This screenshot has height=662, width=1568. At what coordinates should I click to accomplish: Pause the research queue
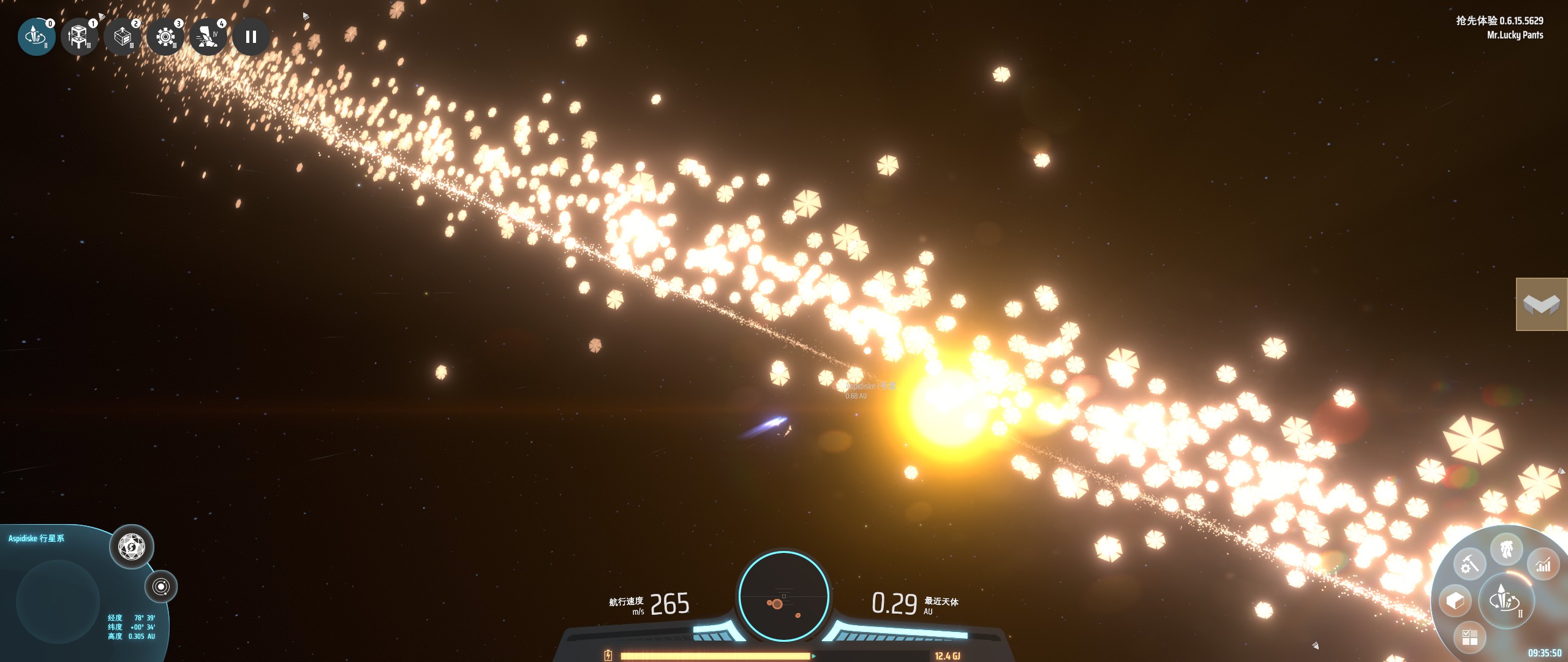(251, 37)
